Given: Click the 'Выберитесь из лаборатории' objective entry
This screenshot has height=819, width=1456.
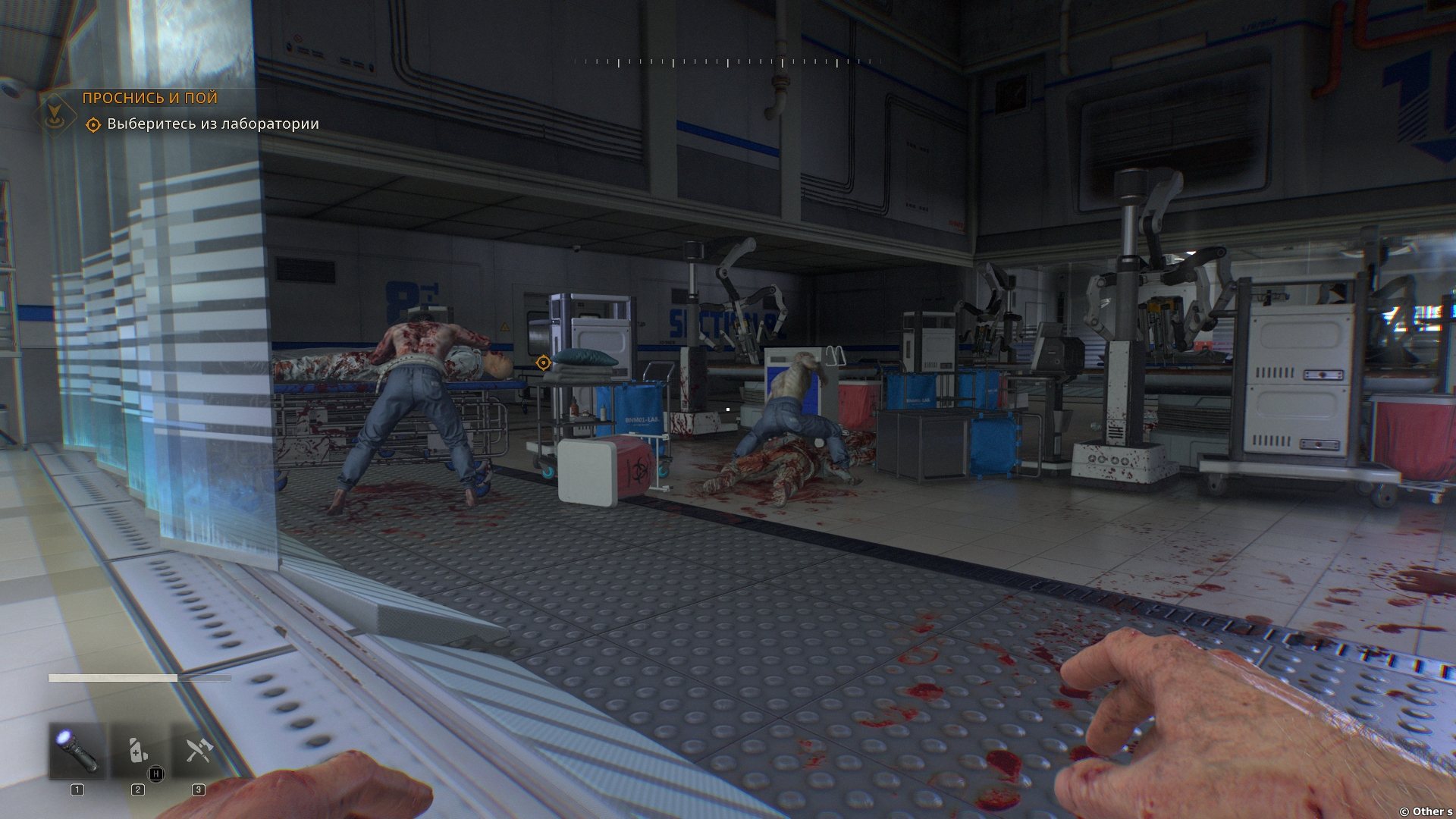Looking at the screenshot, I should (212, 124).
